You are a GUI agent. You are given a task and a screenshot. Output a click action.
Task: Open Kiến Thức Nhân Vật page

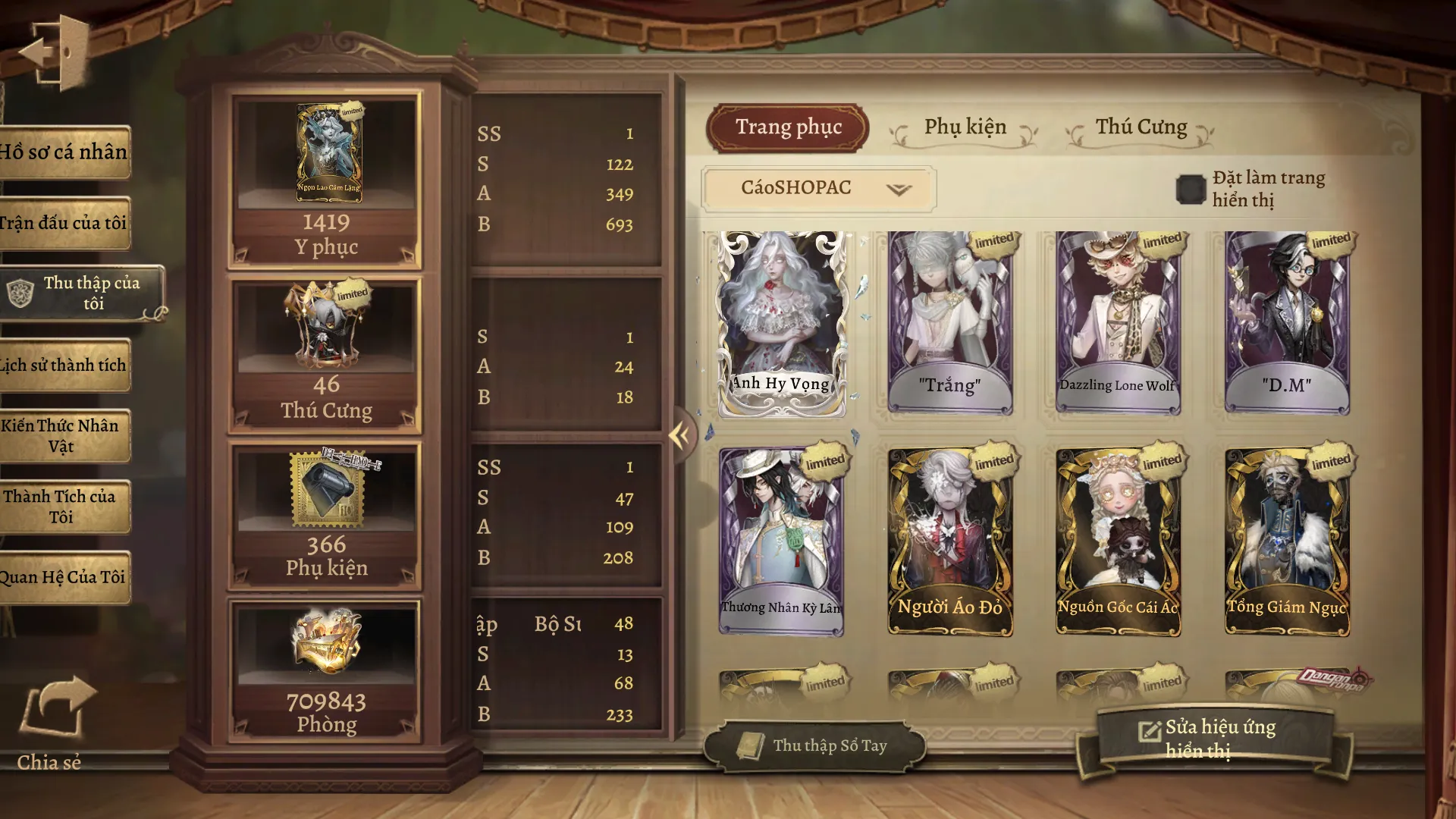pyautogui.click(x=64, y=436)
